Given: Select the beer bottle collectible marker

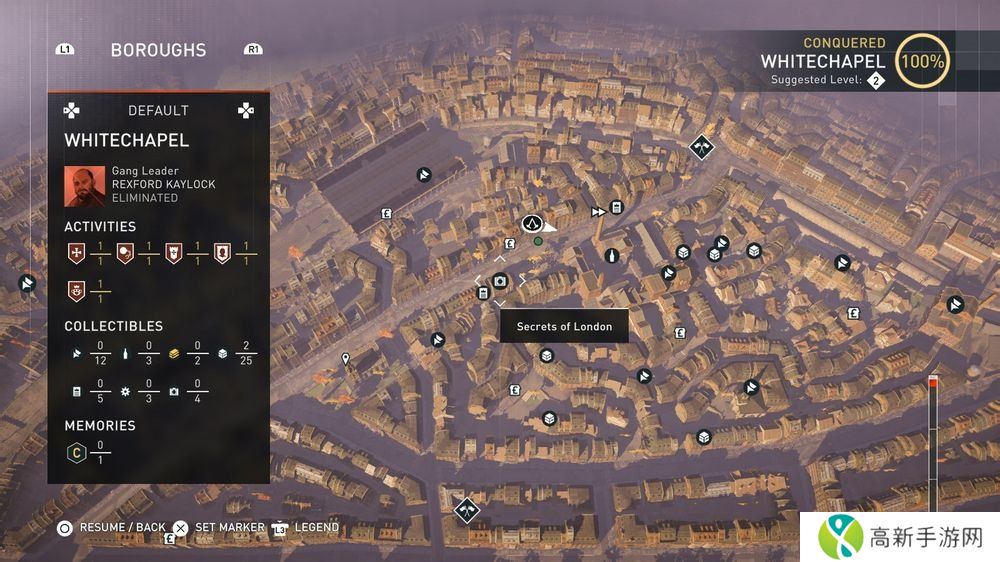Looking at the screenshot, I should tap(612, 256).
